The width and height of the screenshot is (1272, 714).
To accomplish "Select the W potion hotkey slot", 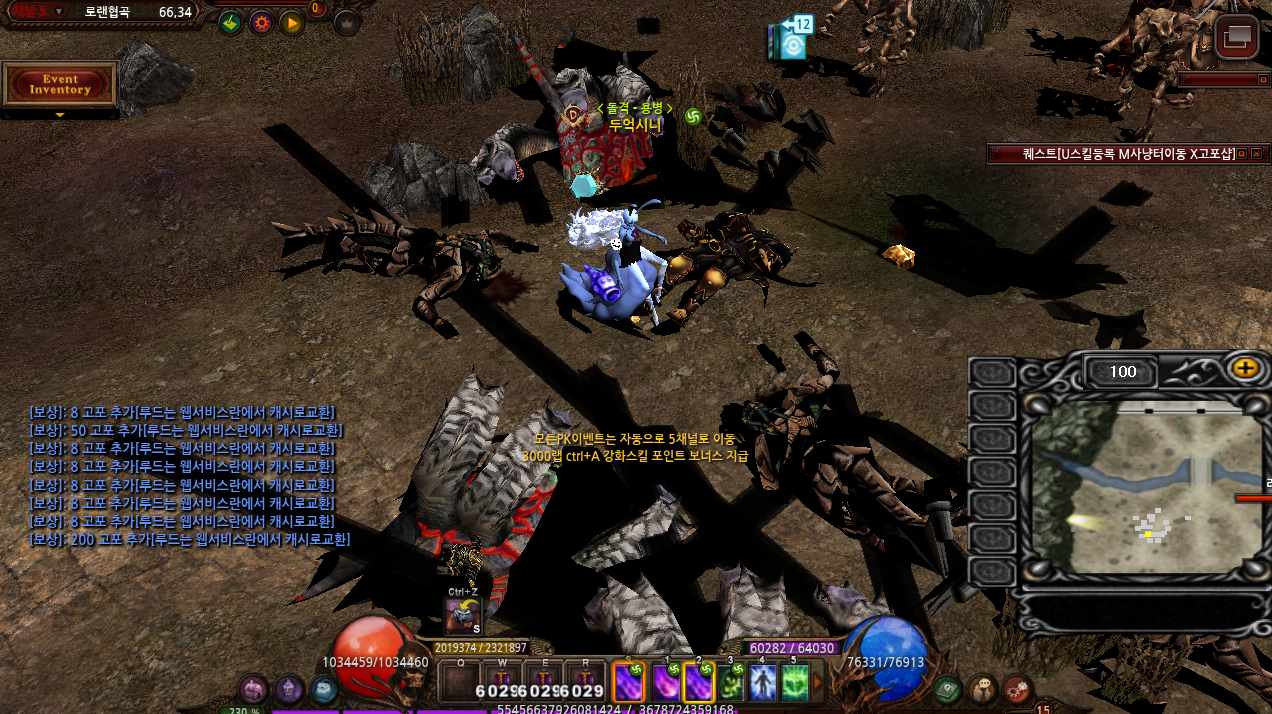I will (x=501, y=684).
